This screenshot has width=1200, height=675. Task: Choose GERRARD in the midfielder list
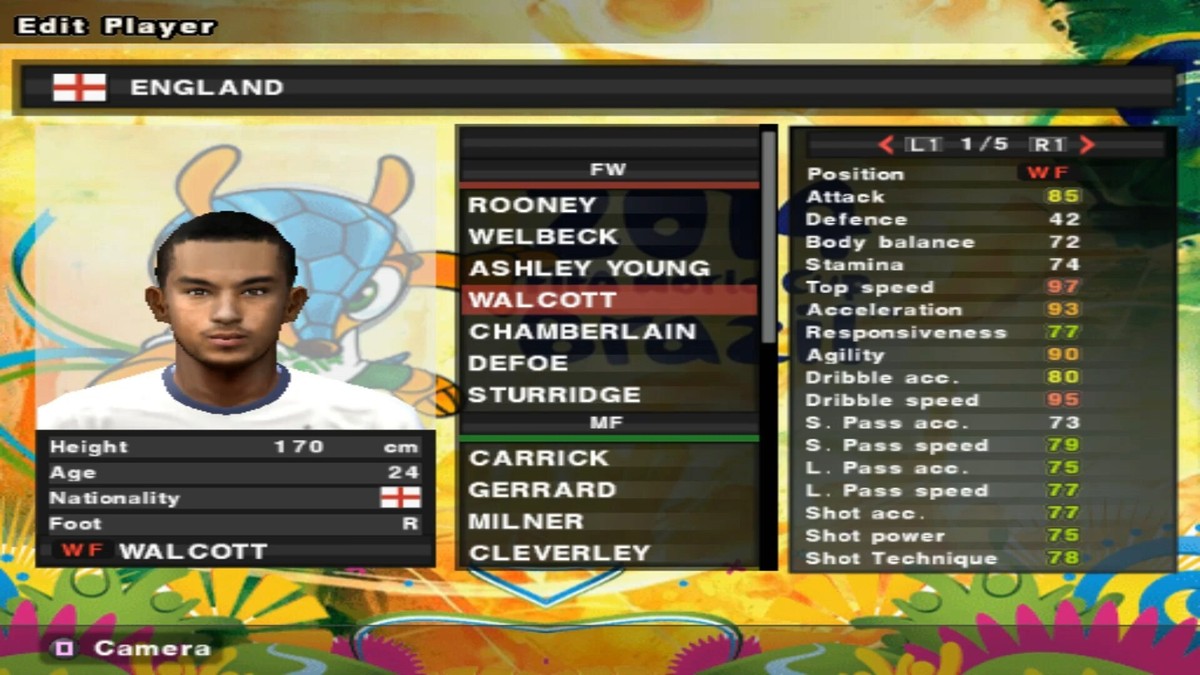tap(543, 490)
